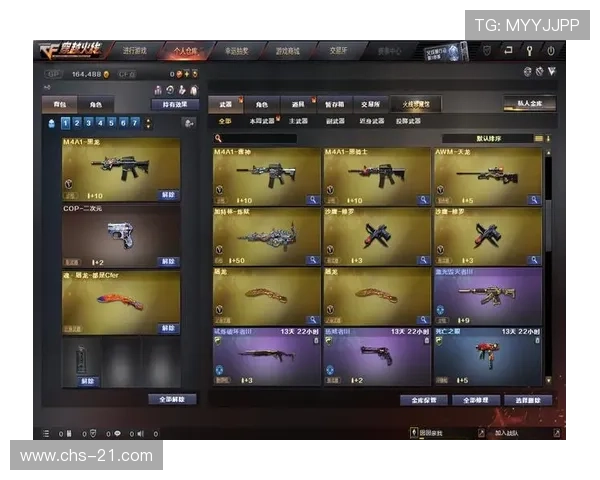The image size is (600, 480).
Task: Click the 全部修理 repair-all button
Action: point(475,400)
